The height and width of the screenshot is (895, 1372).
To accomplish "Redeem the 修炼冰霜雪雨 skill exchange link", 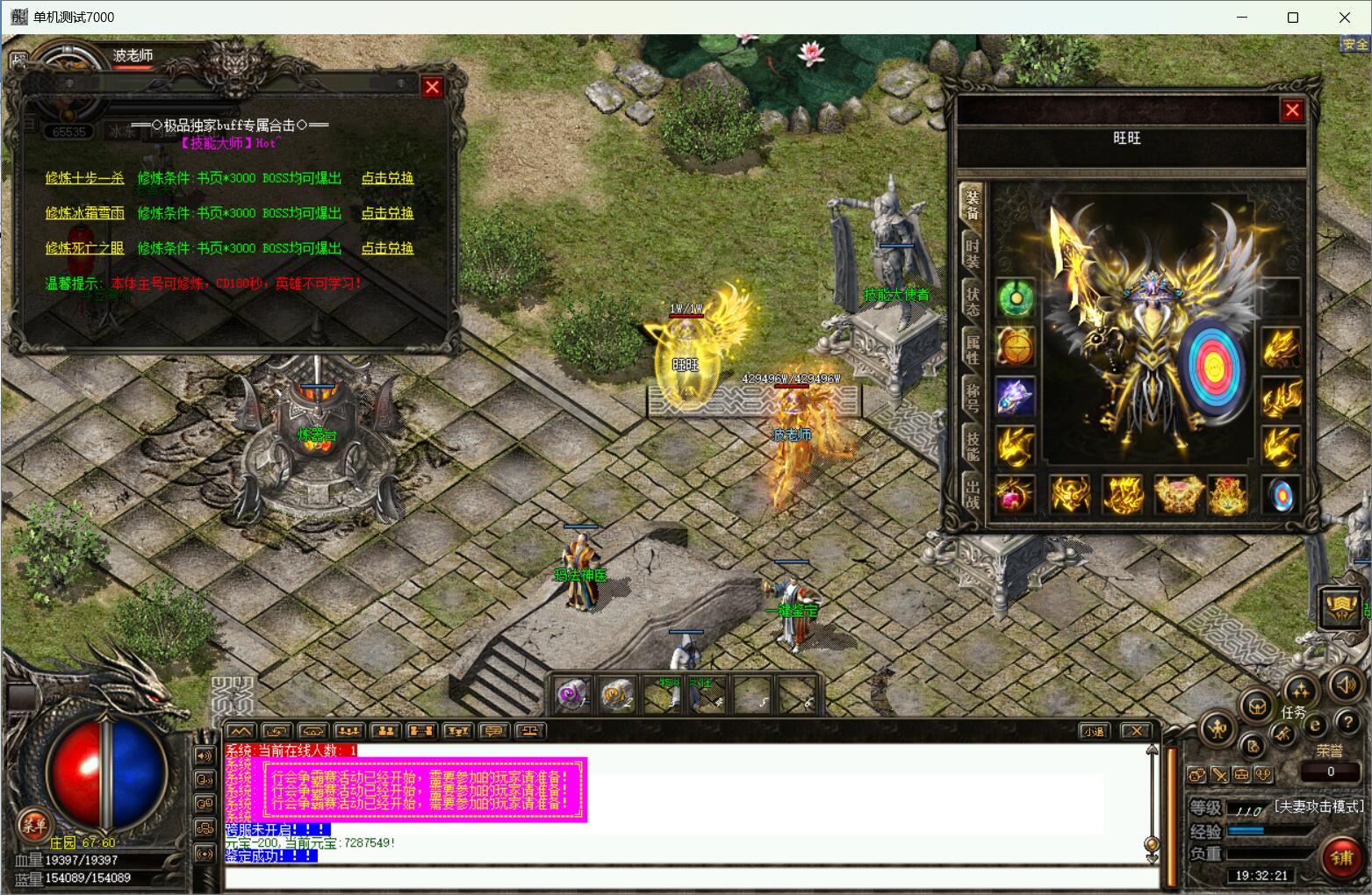I will (x=387, y=213).
